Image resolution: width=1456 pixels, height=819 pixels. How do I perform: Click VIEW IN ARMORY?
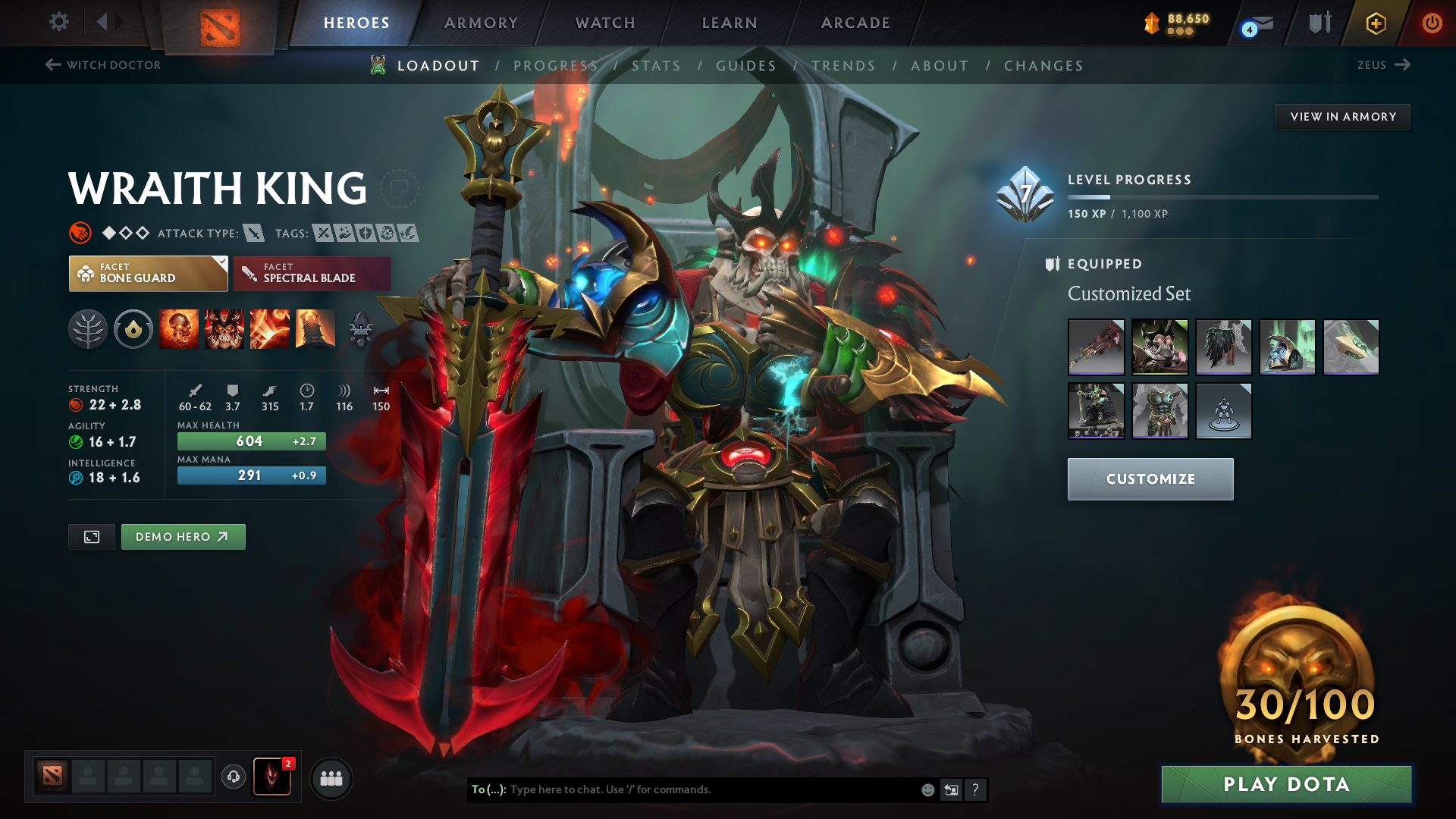pyautogui.click(x=1342, y=116)
